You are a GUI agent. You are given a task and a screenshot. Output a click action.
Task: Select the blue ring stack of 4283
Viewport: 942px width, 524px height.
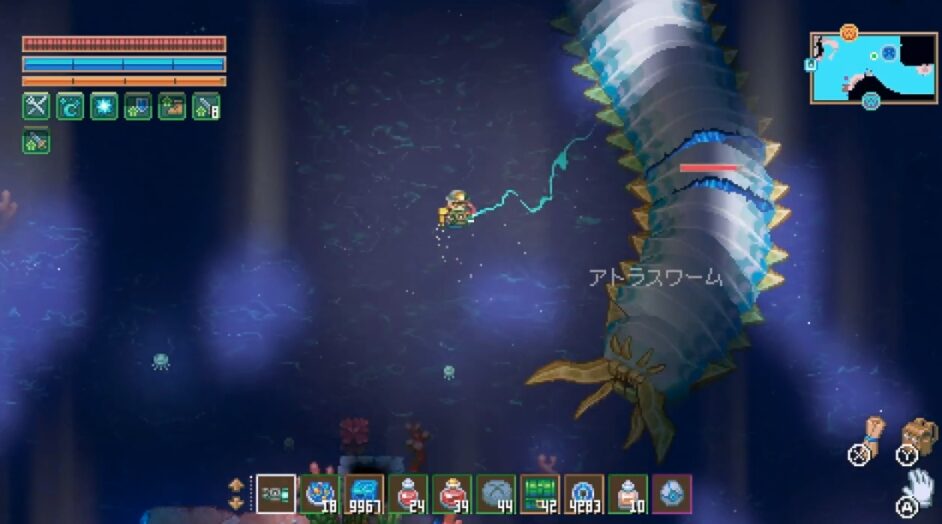click(x=584, y=493)
